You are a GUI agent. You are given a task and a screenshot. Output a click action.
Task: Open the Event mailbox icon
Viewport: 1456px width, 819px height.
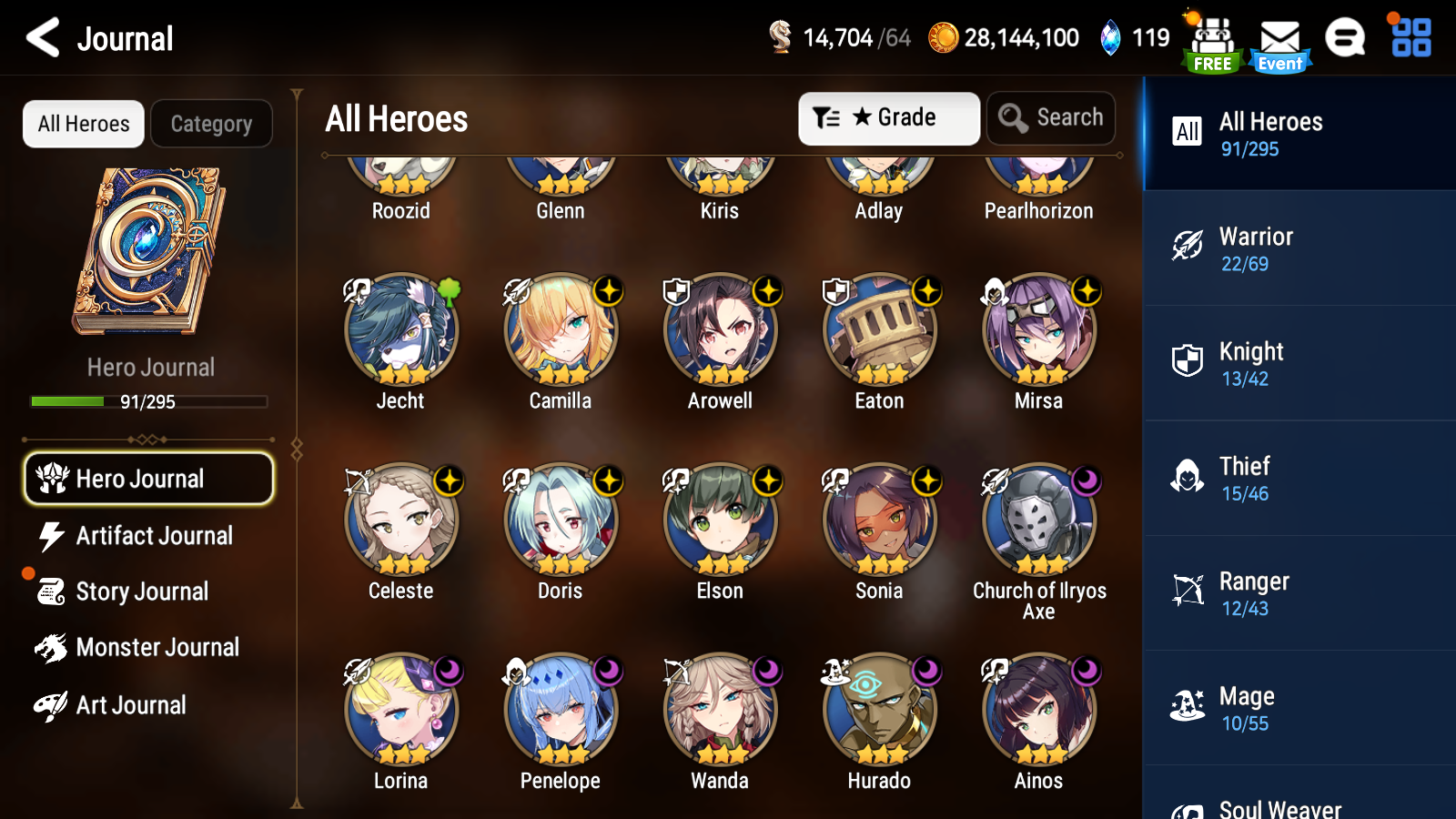1279,38
